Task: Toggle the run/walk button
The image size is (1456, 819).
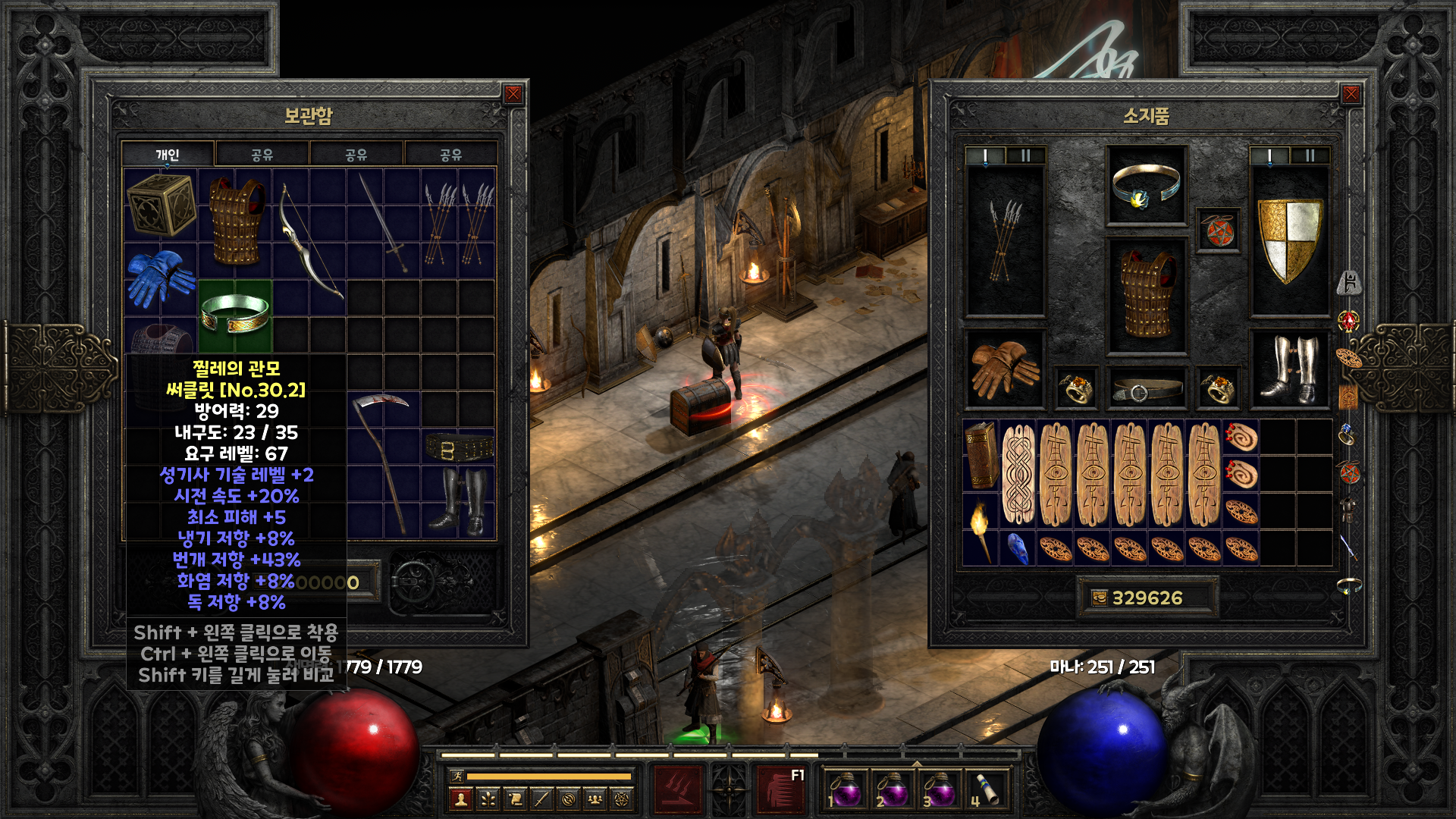Action: (x=457, y=776)
